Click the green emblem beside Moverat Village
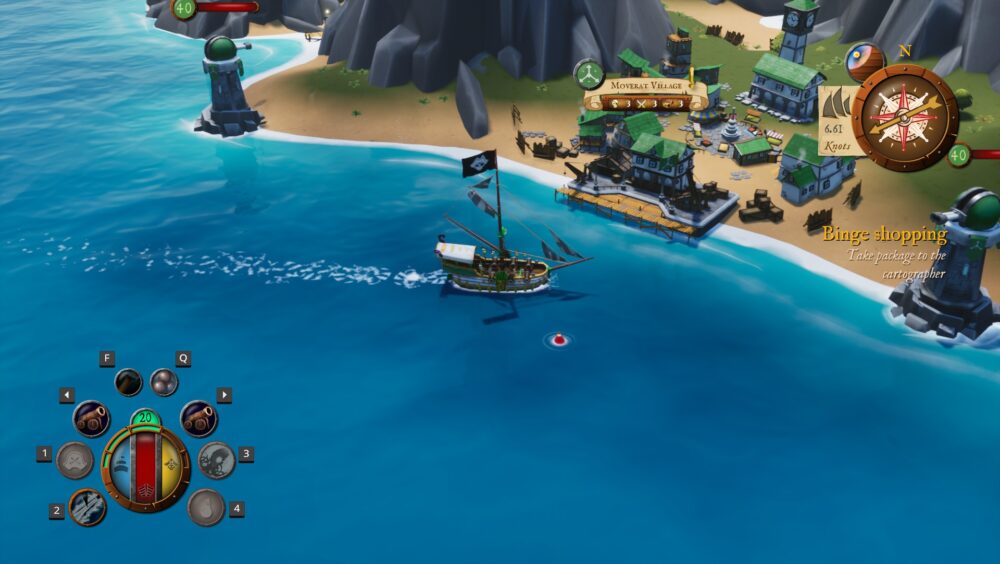 (588, 74)
